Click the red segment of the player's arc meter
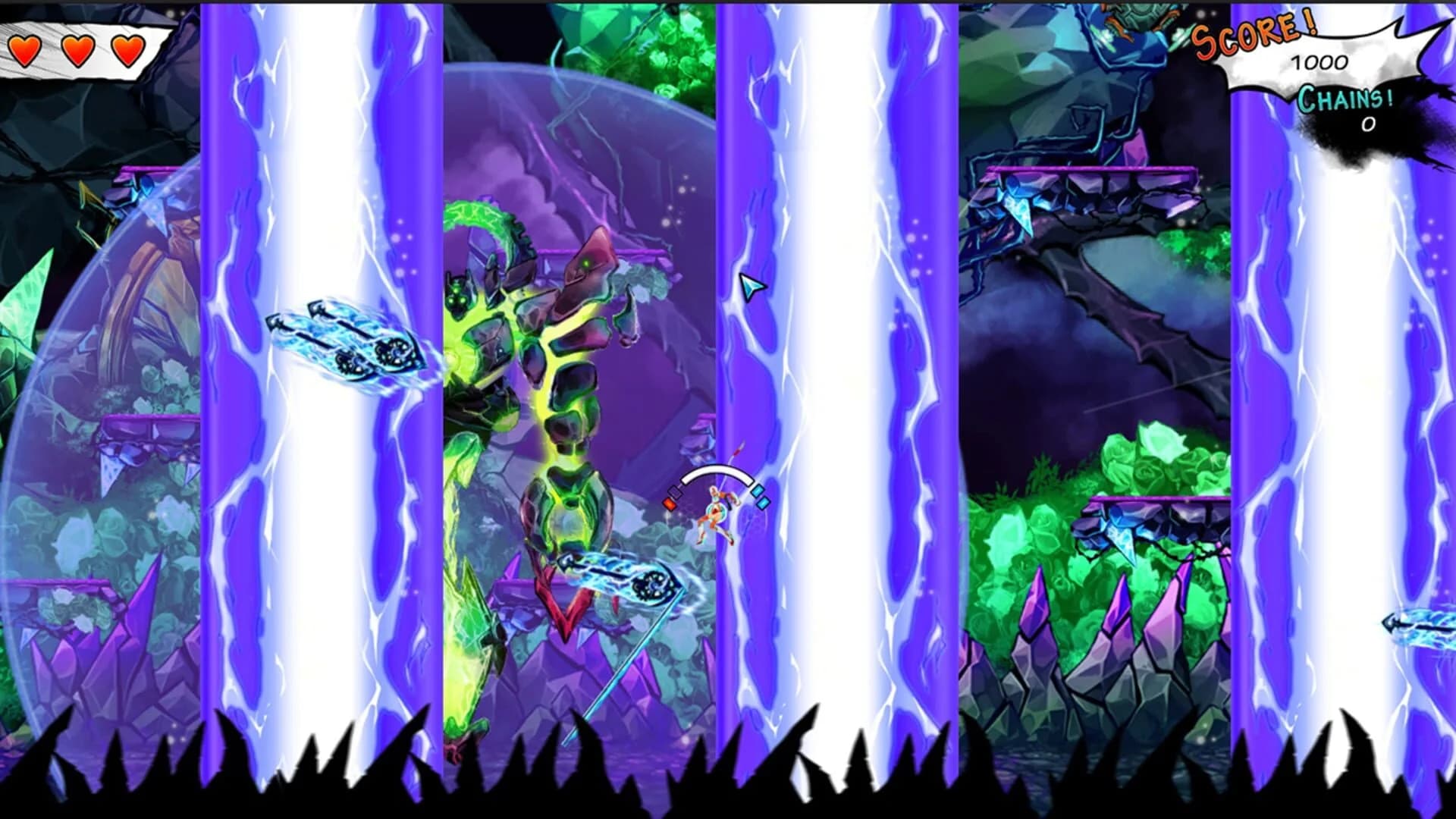This screenshot has width=1456, height=819. click(669, 504)
